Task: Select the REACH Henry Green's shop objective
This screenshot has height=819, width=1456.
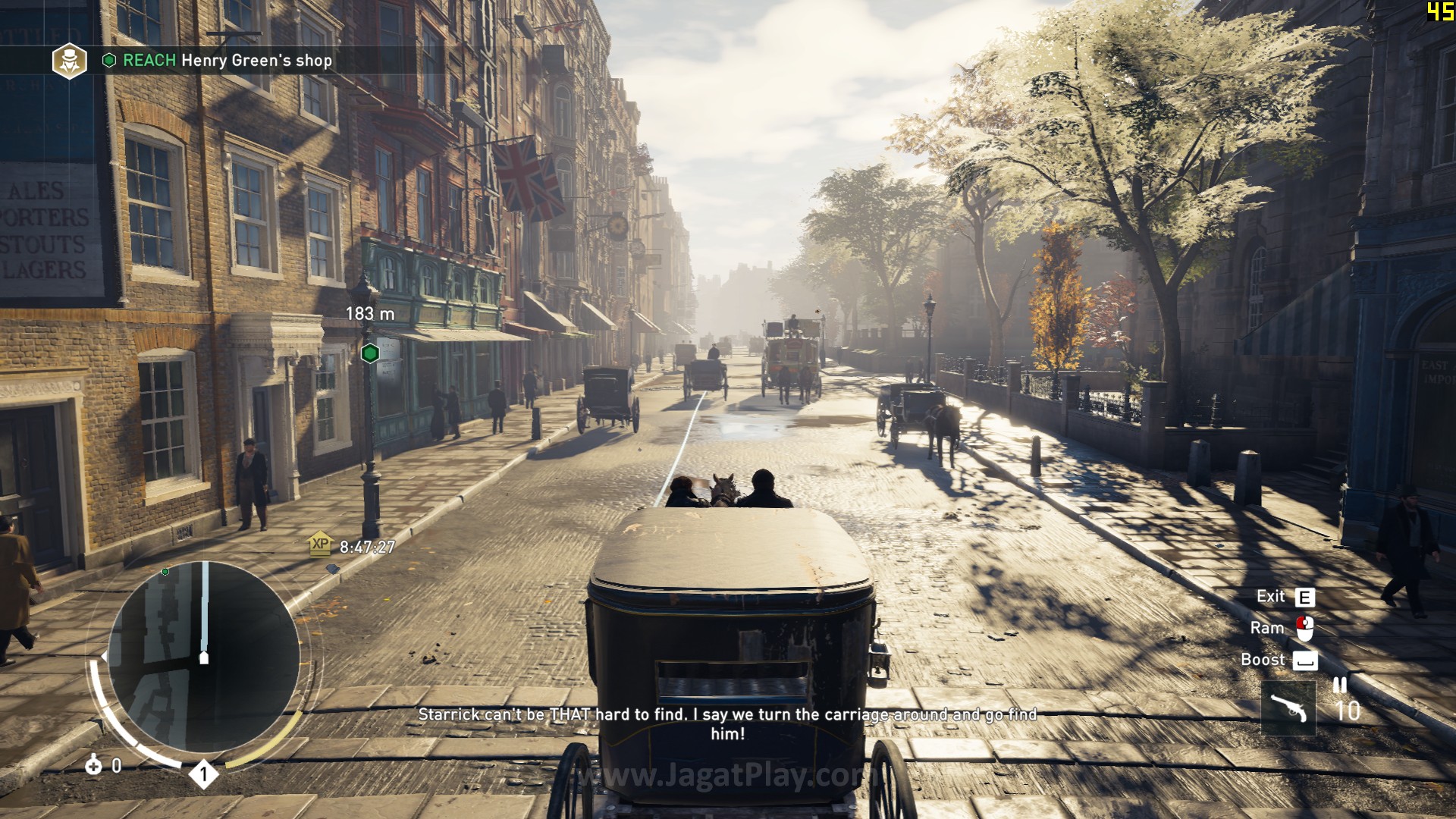Action: pos(227,61)
